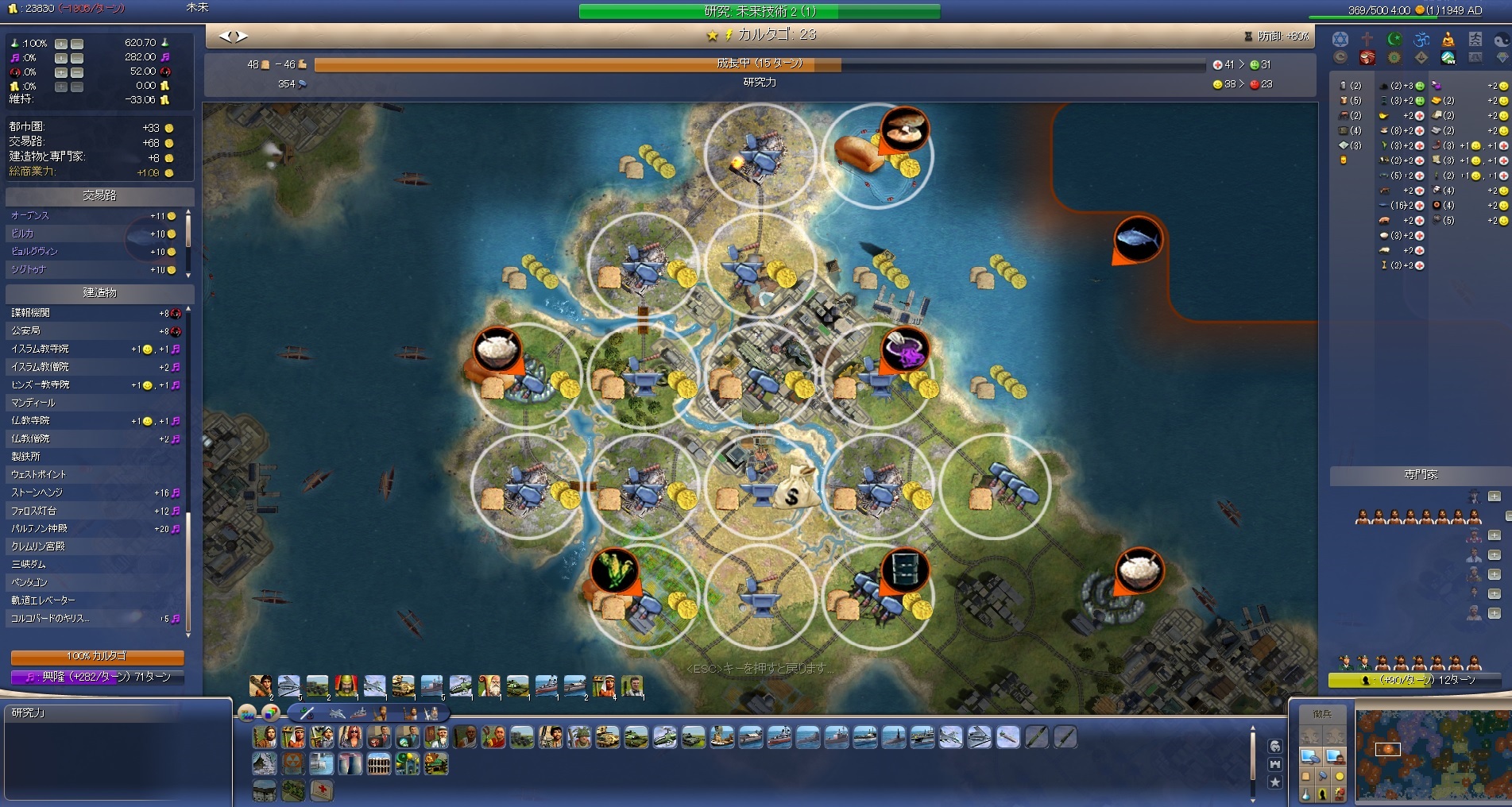
Task: Go to the next city arrow
Action: 242,36
